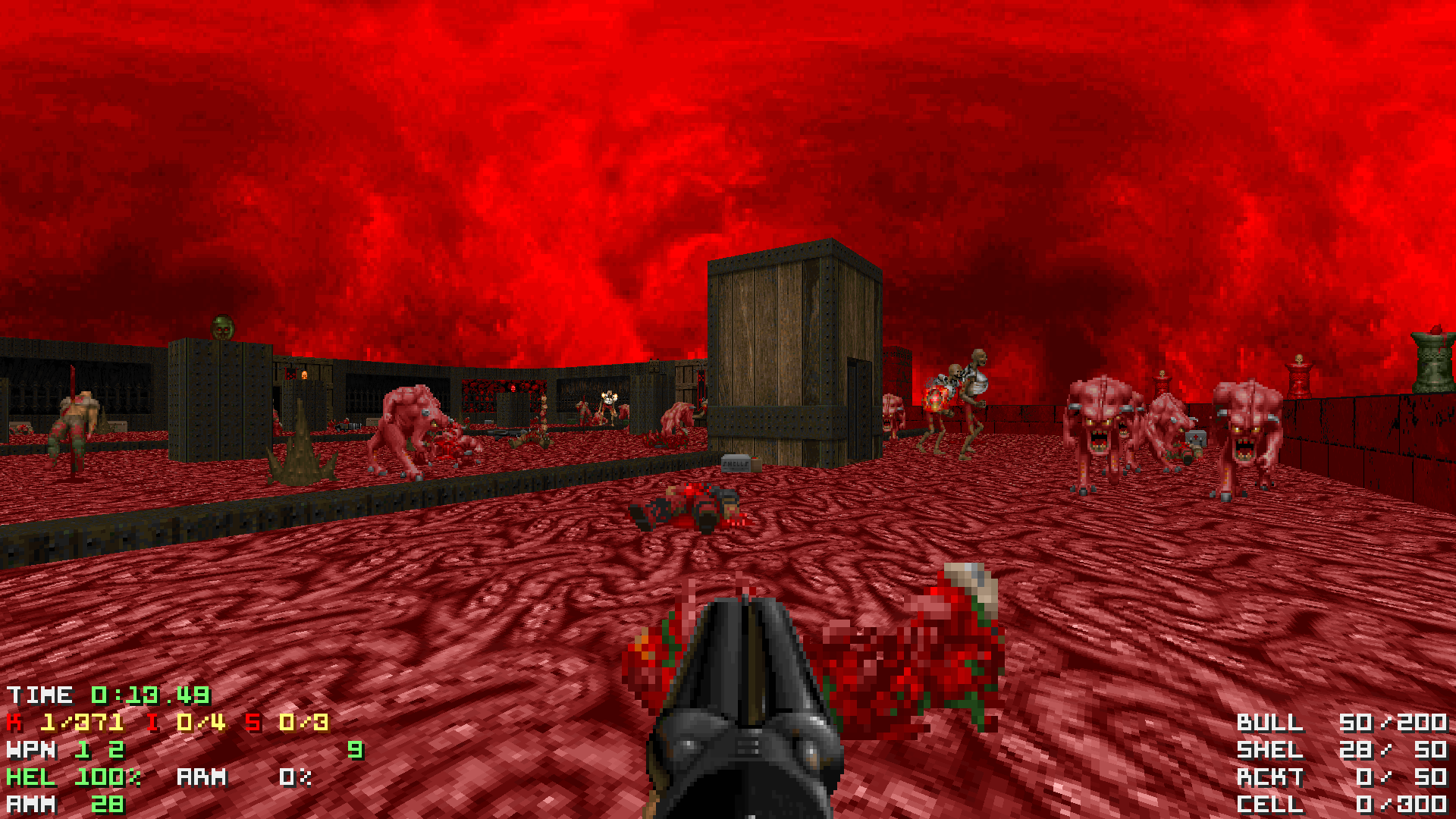This screenshot has height=819, width=1456.
Task: Click the green marble face on the wall
Action: coord(222,328)
